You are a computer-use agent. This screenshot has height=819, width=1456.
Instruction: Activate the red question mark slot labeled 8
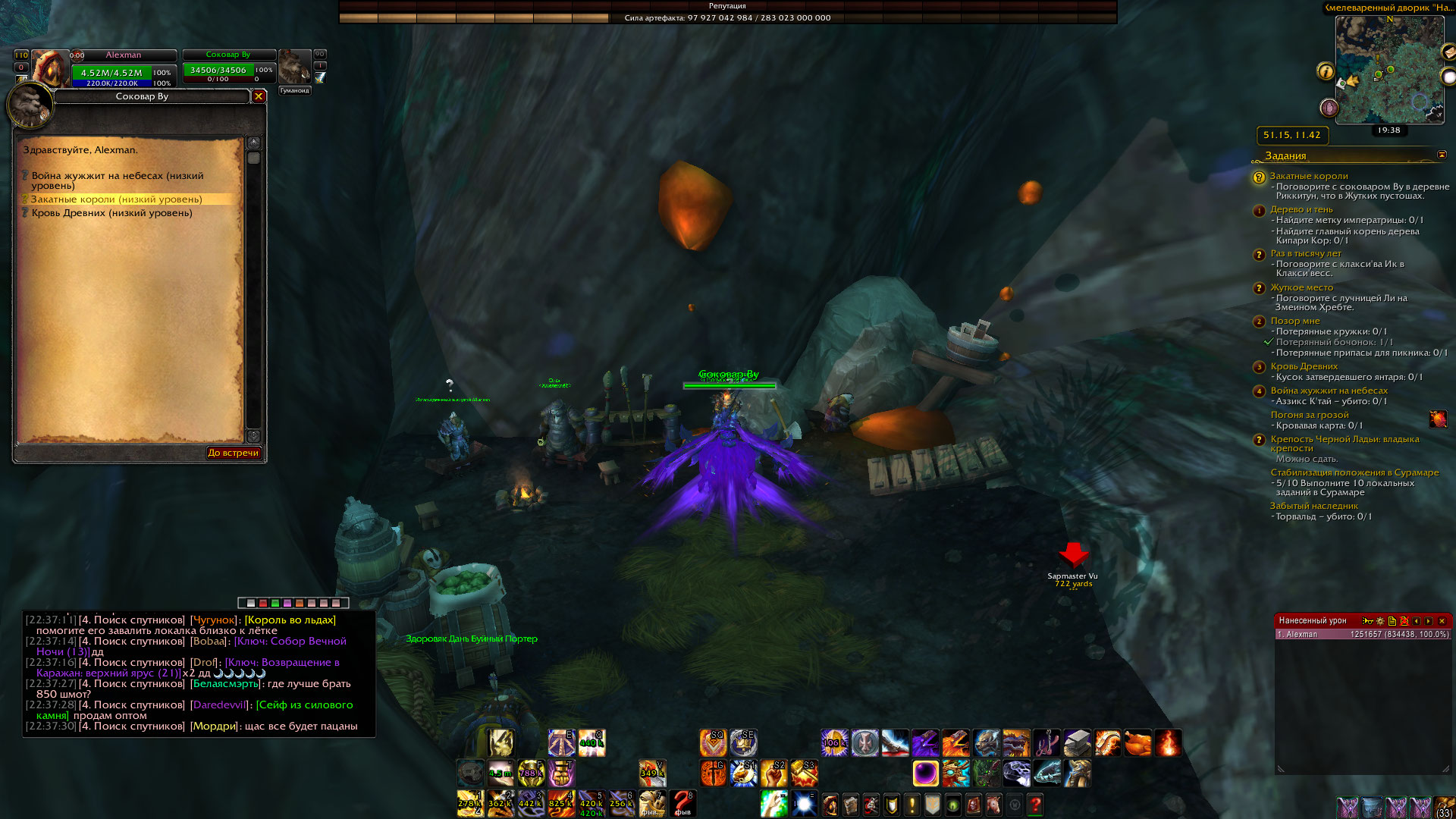pos(682,803)
